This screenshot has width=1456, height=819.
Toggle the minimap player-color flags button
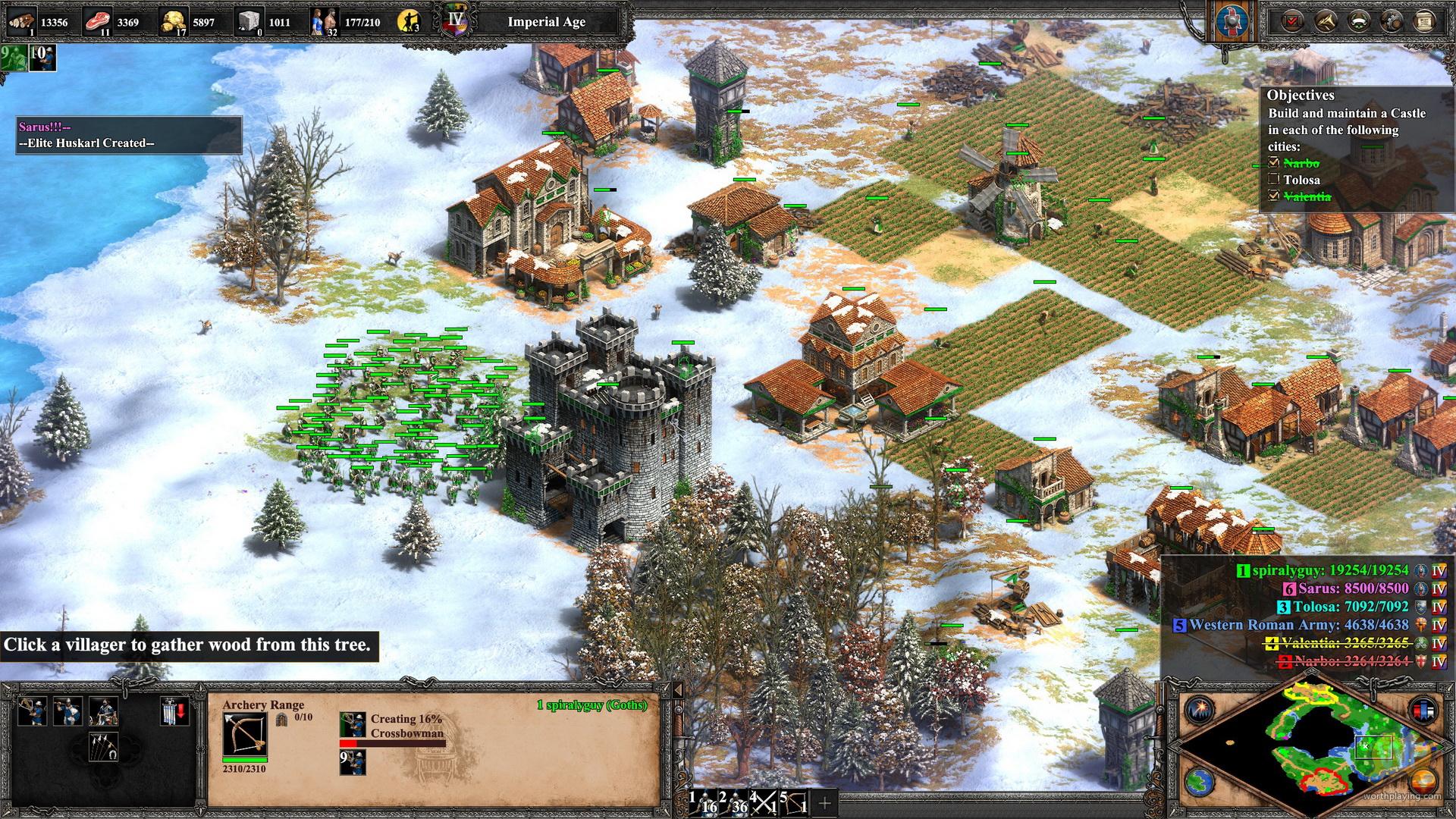tap(1423, 711)
